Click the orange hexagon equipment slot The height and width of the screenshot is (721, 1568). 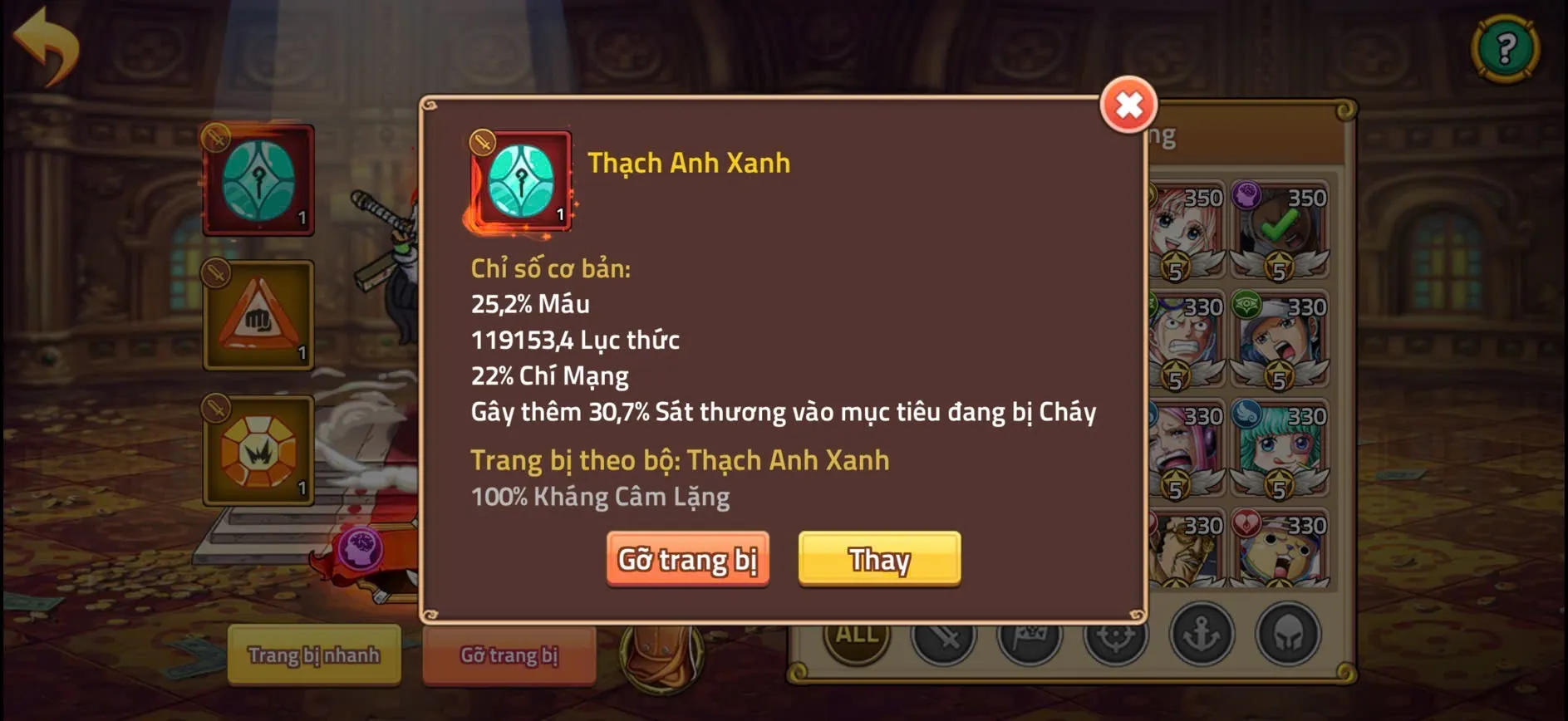pos(258,451)
